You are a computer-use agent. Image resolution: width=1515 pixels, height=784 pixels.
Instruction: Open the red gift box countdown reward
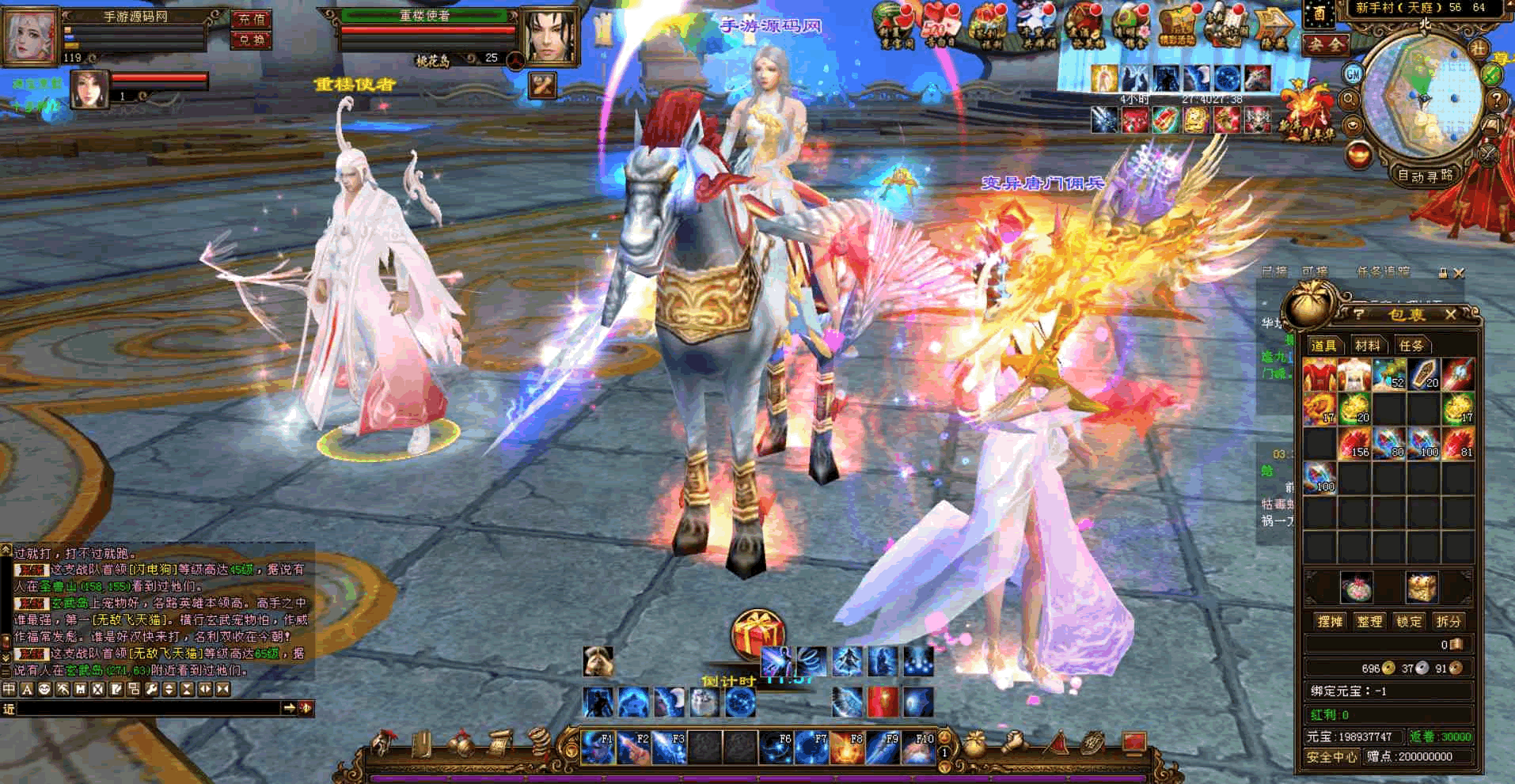(x=757, y=634)
